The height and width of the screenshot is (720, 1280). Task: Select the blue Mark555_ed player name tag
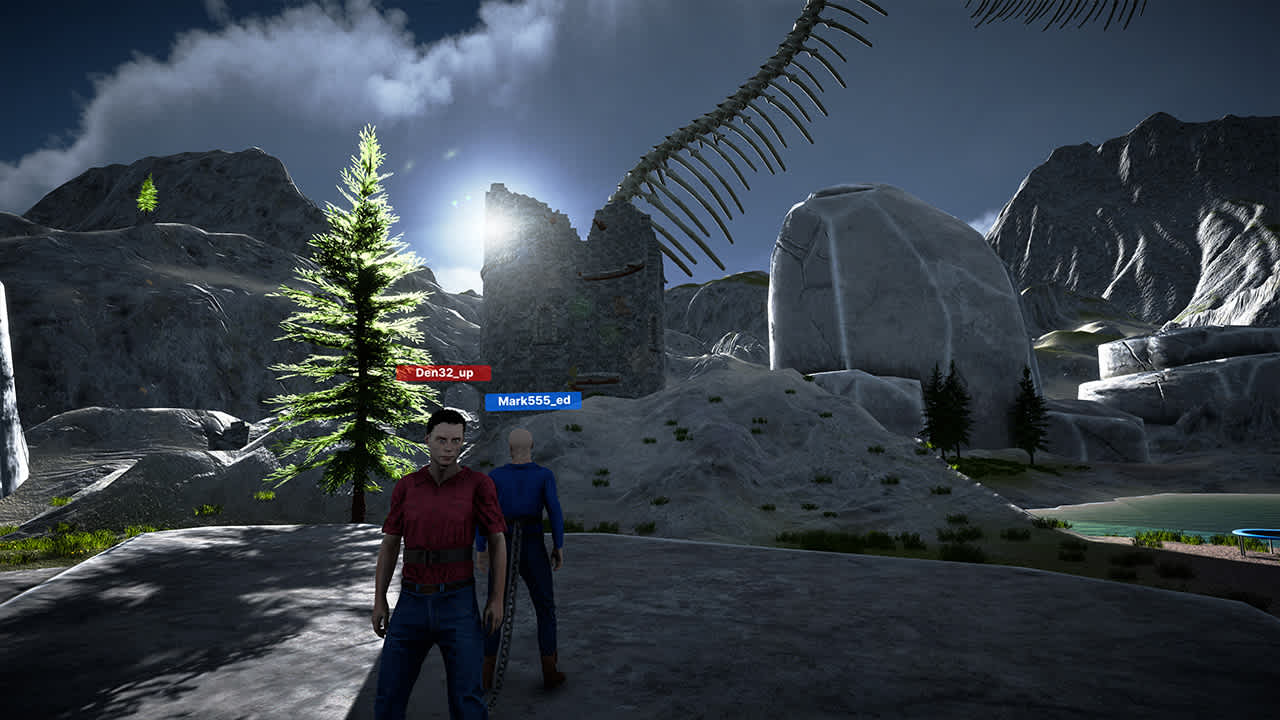[533, 401]
